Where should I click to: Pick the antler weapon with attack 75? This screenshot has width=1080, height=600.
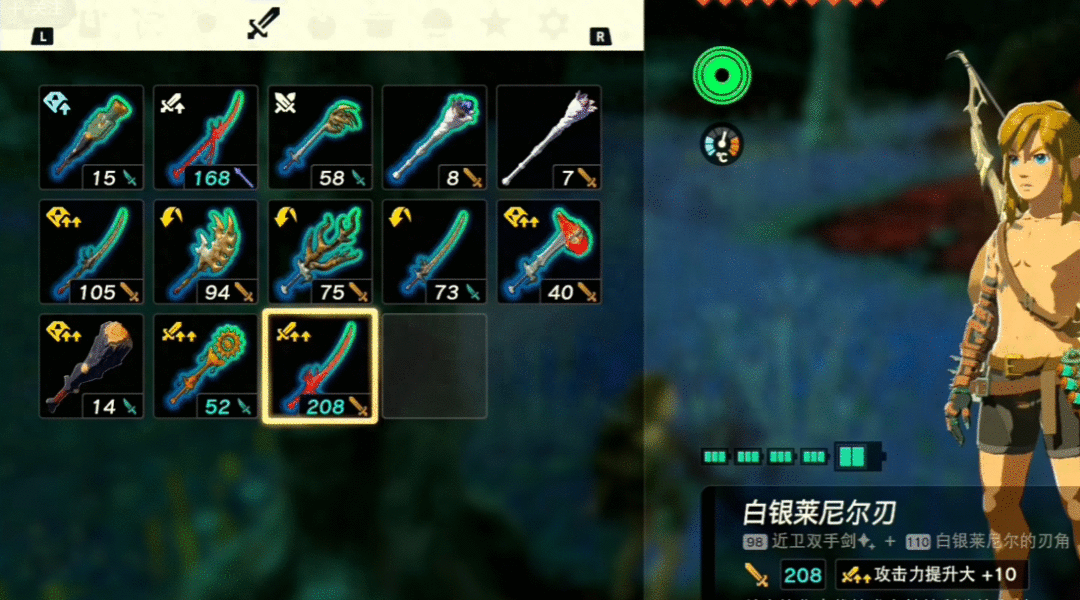point(320,252)
